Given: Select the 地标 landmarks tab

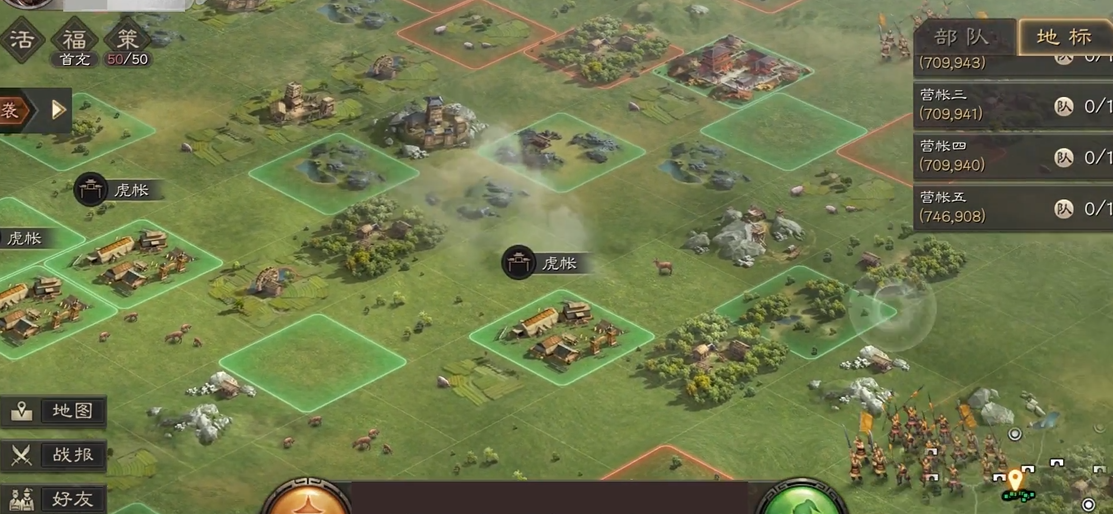Looking at the screenshot, I should (1064, 37).
